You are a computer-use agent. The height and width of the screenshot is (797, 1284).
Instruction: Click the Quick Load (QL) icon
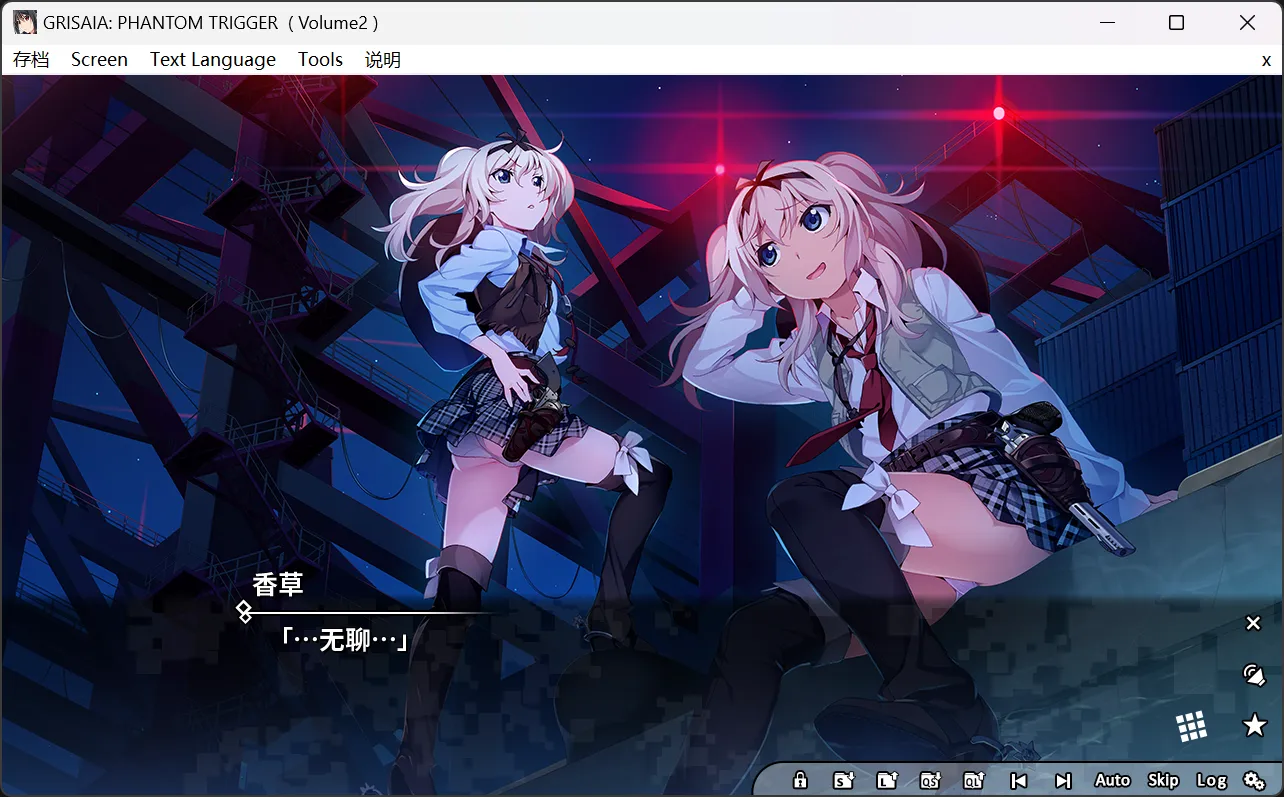(974, 780)
